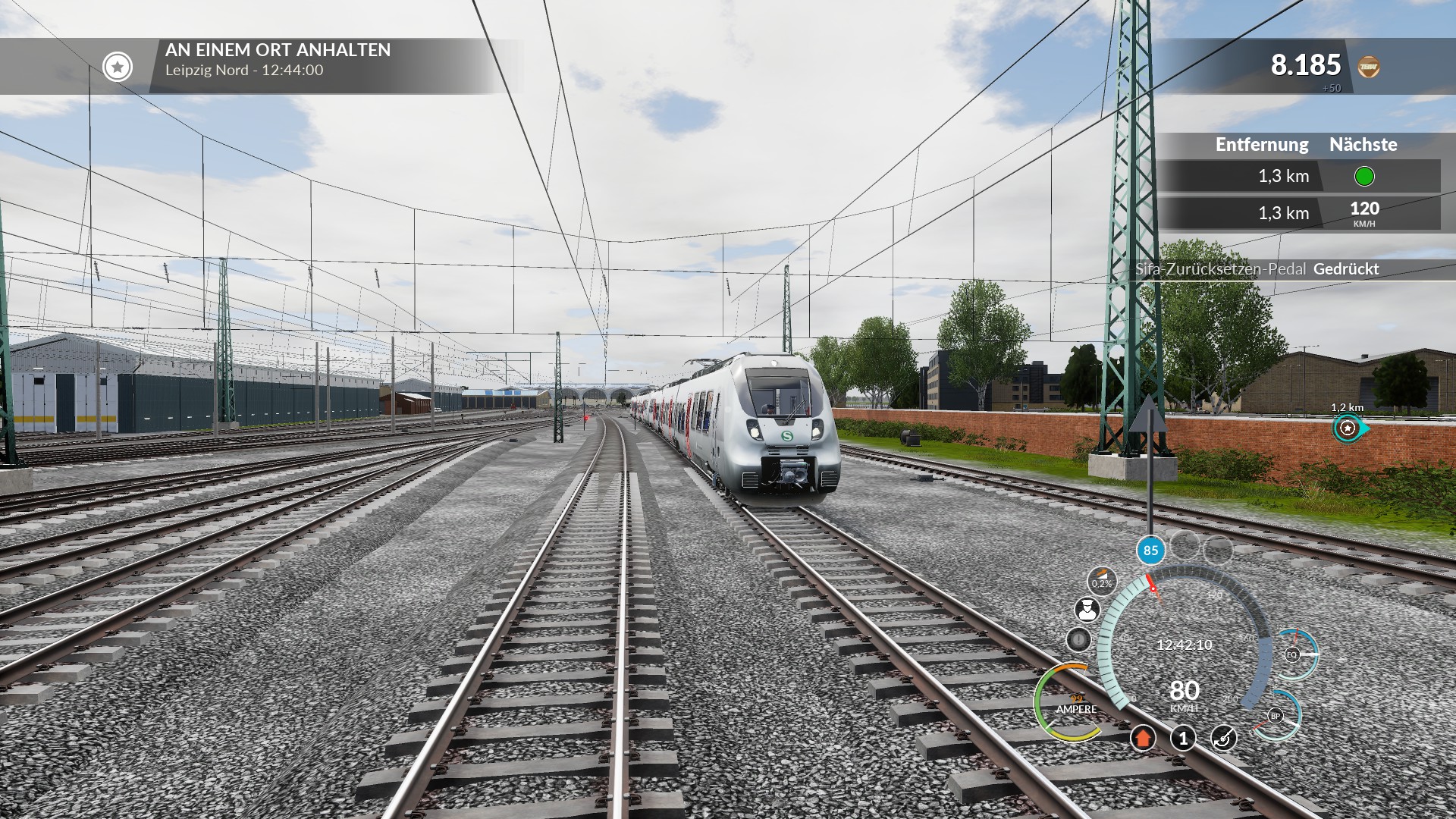Select the 0,2% gradient indicator icon
This screenshot has width=1456, height=819.
pyautogui.click(x=1102, y=580)
